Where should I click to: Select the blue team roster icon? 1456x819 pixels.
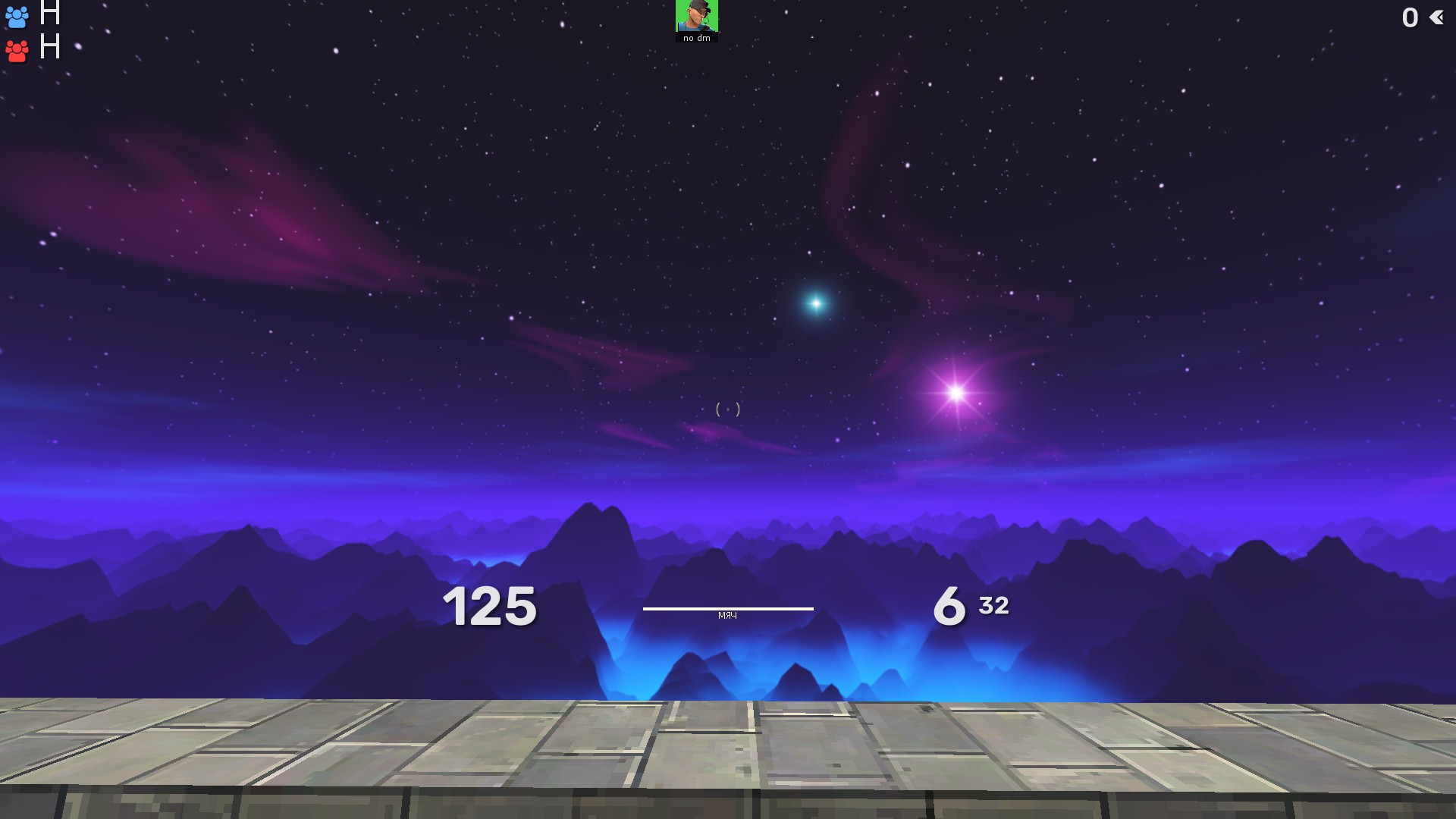point(17,17)
